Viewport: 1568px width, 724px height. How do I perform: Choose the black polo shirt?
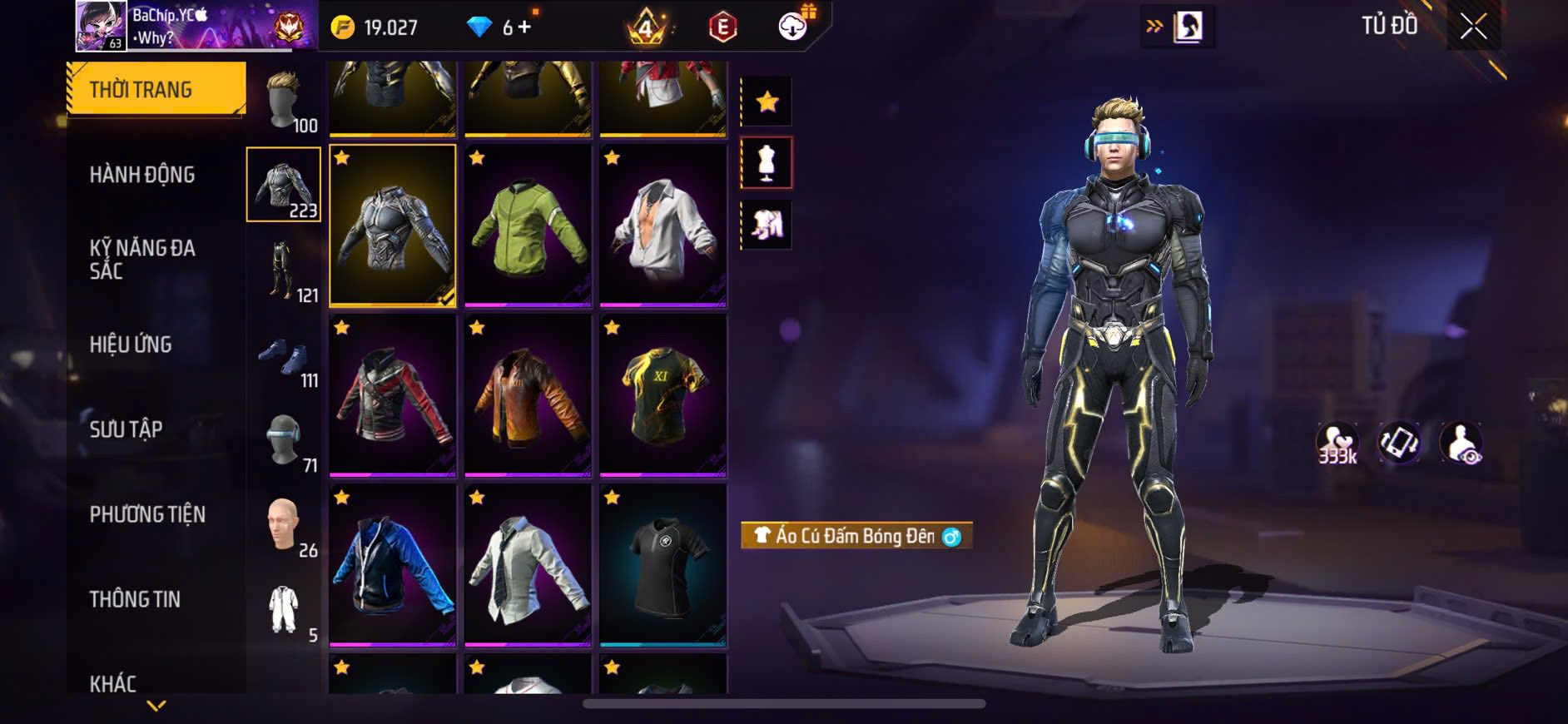pyautogui.click(x=662, y=564)
